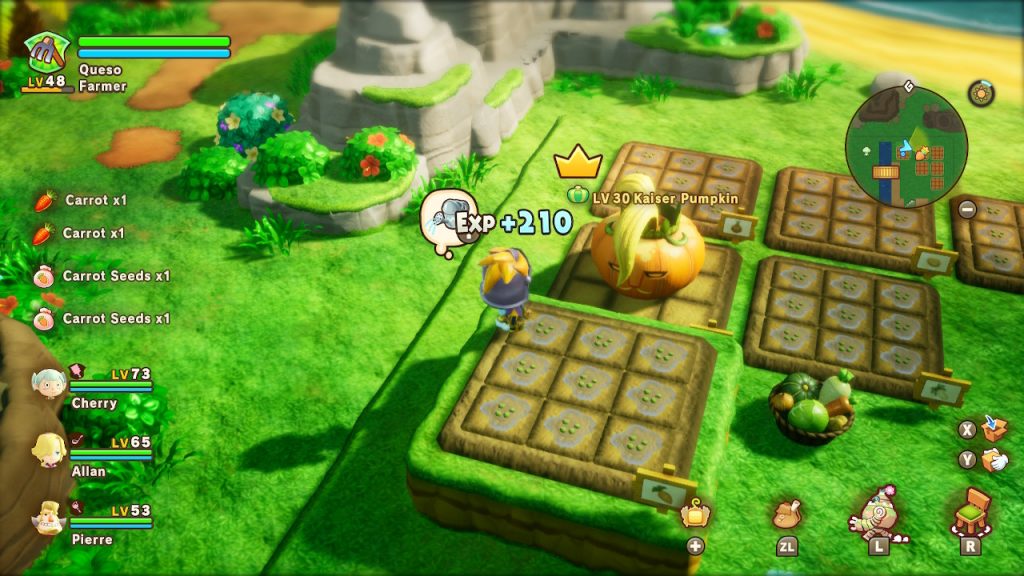
Task: Select Allan's party portrait
Action: [48, 449]
